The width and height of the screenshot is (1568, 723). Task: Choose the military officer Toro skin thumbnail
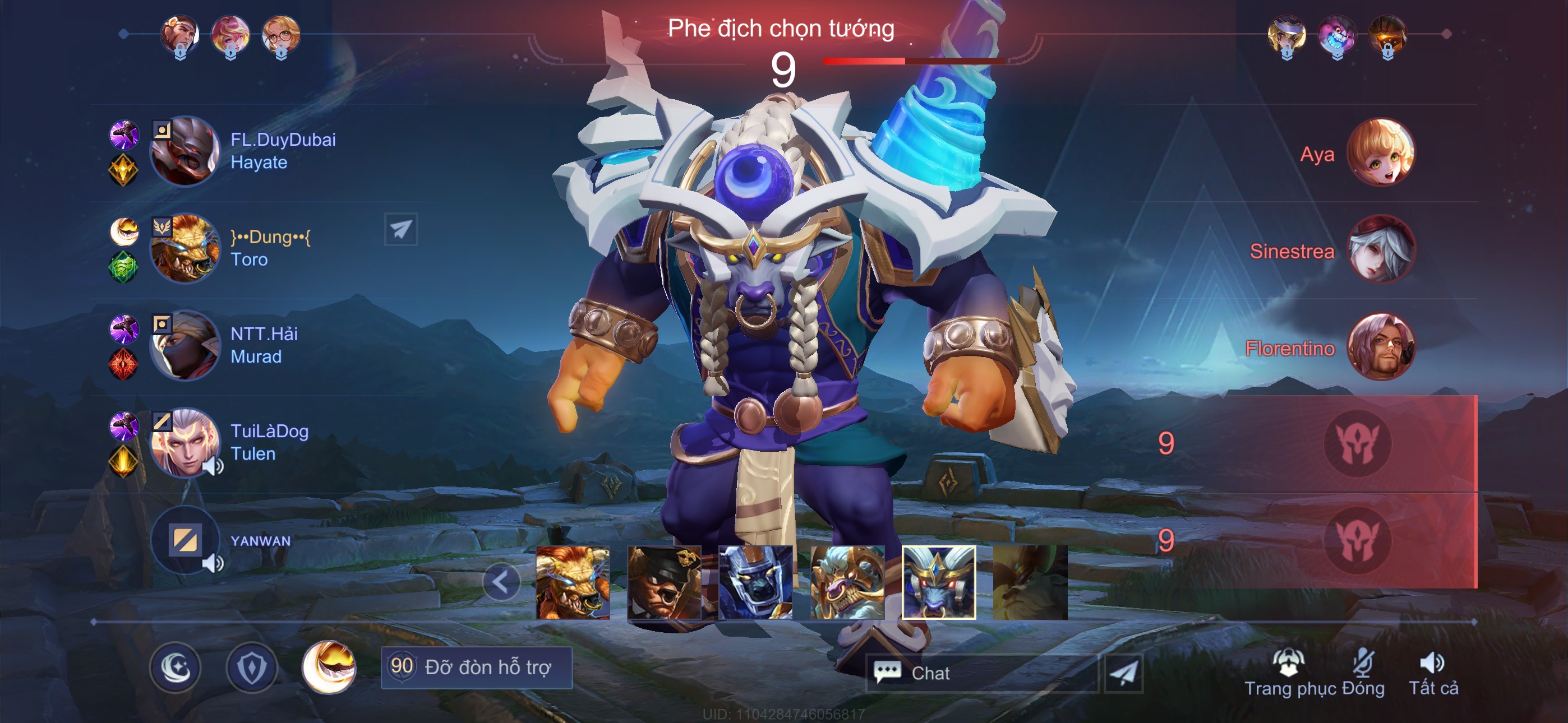(664, 582)
